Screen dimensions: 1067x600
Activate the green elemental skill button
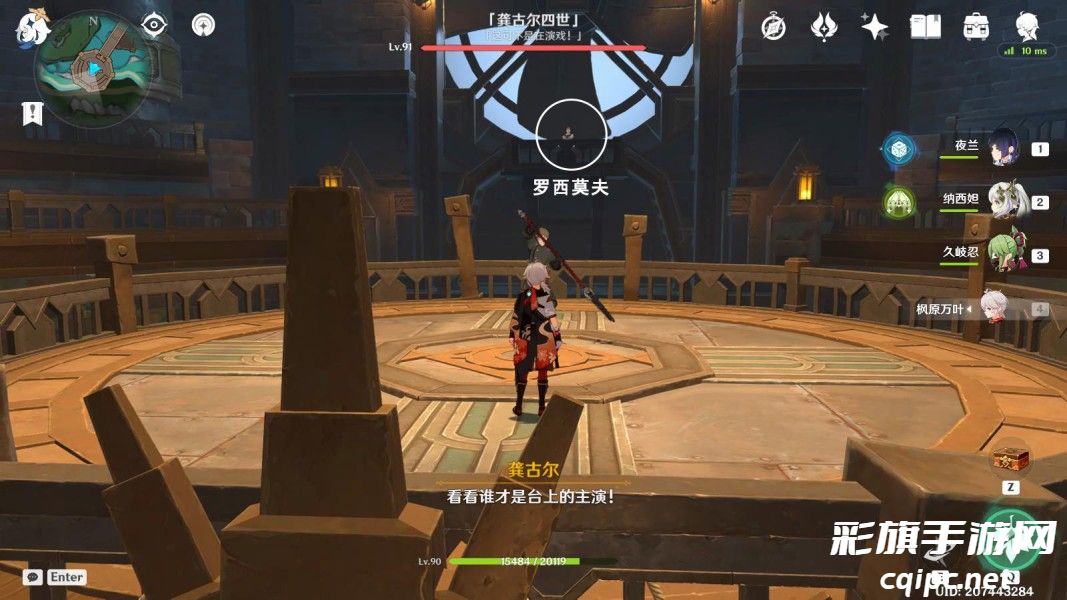point(1010,537)
